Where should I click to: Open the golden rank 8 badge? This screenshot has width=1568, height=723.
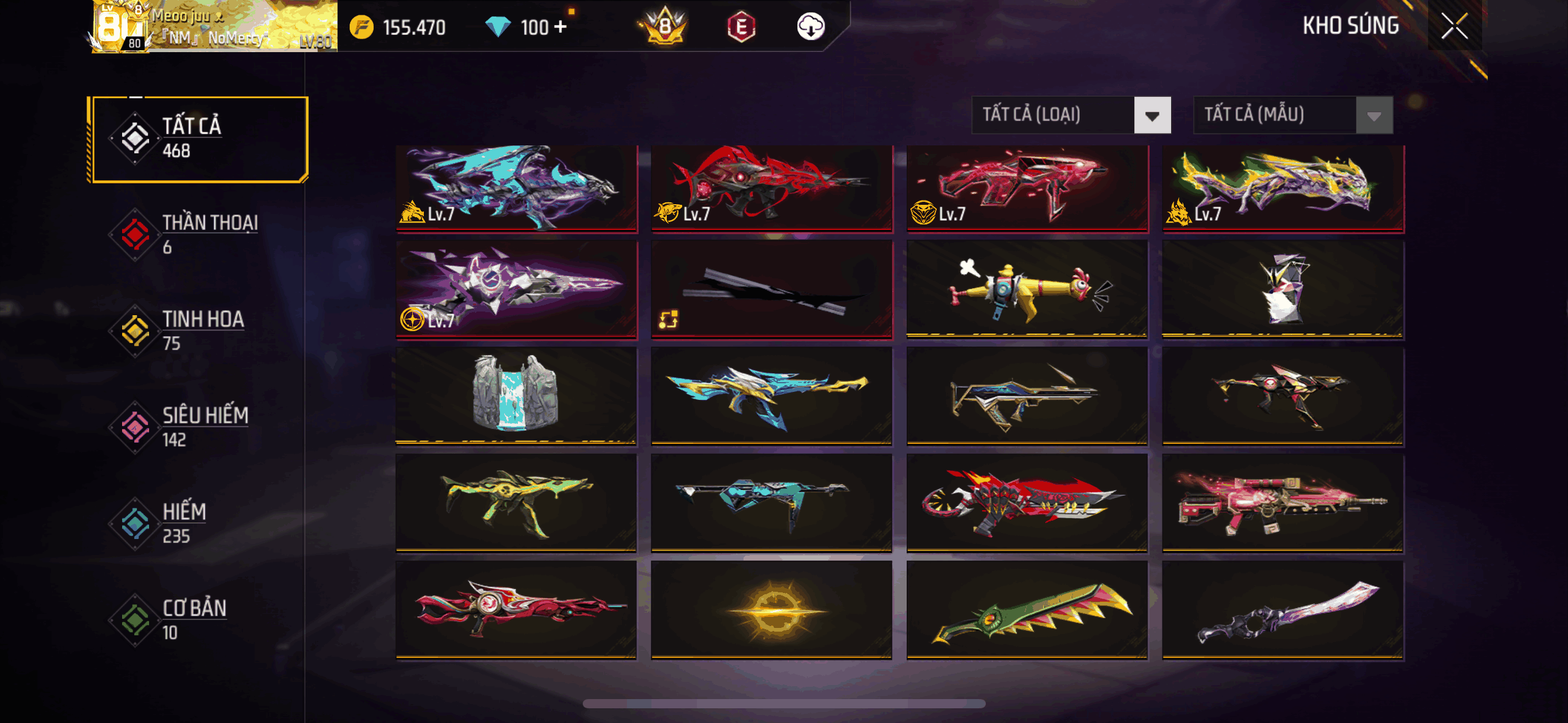point(665,27)
